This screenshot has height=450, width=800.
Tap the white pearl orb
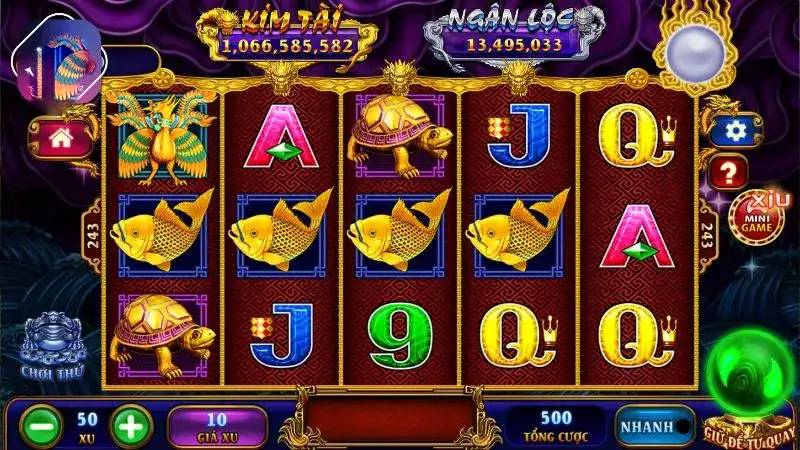point(692,49)
